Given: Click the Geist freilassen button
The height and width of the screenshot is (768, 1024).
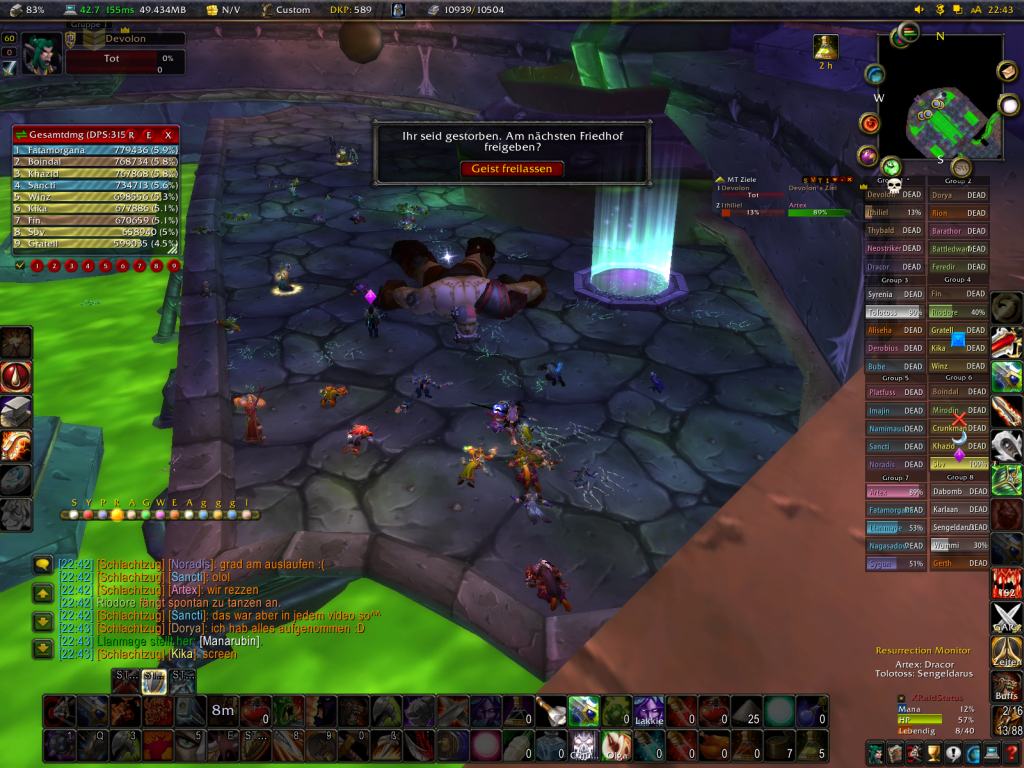Looking at the screenshot, I should [x=512, y=169].
